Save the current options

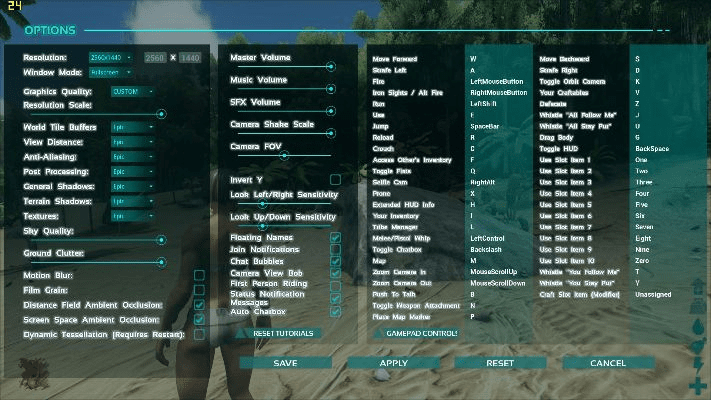coord(285,363)
